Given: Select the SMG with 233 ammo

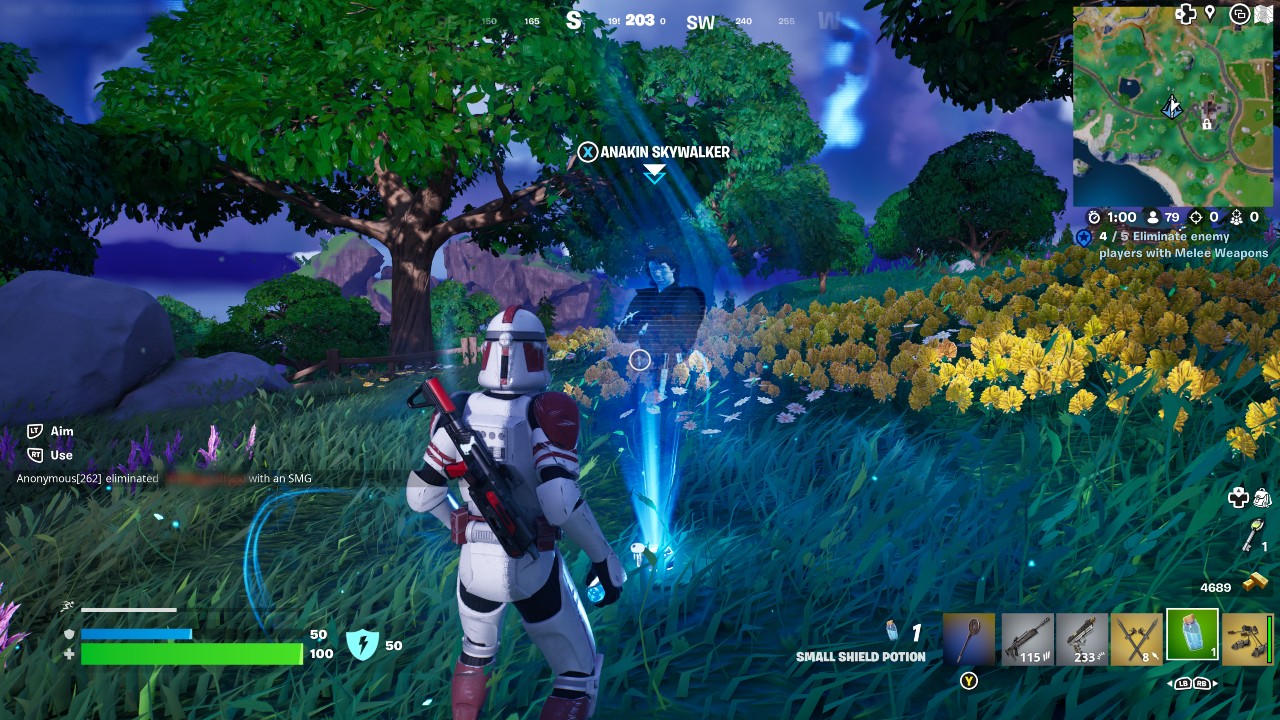Looking at the screenshot, I should [x=1085, y=640].
